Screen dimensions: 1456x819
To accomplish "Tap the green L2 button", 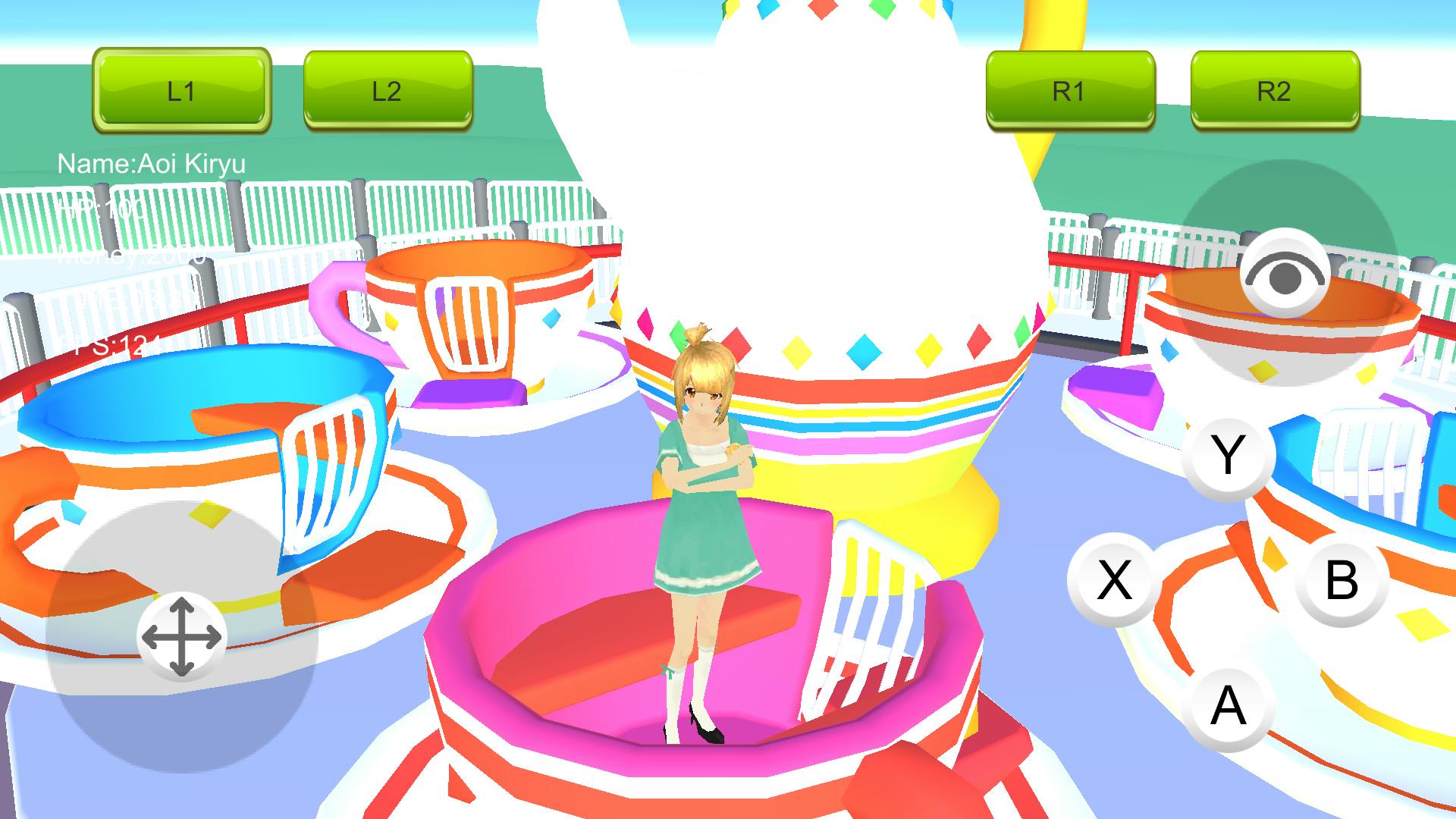I will (x=388, y=89).
